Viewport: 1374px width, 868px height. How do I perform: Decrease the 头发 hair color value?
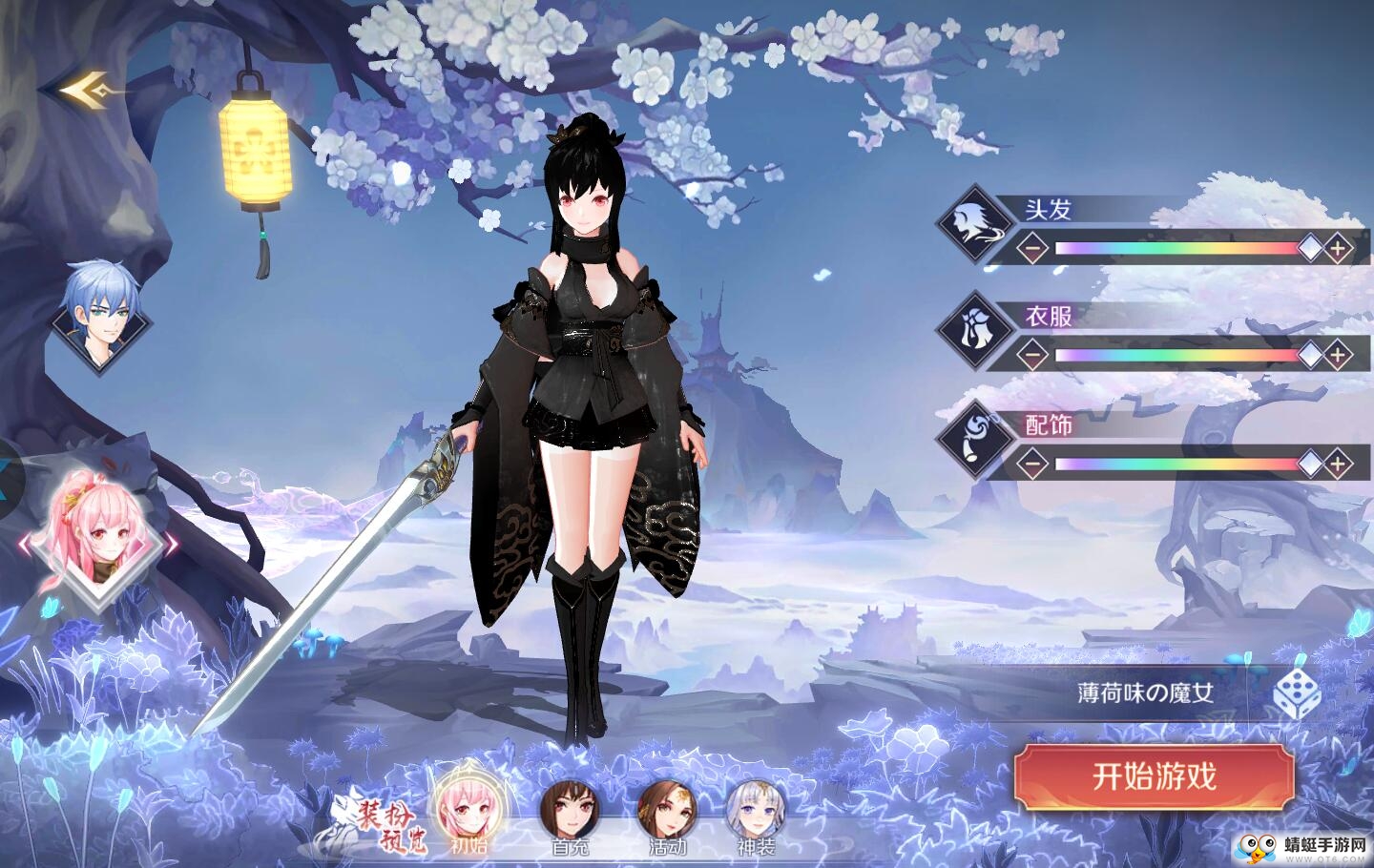click(x=1030, y=249)
